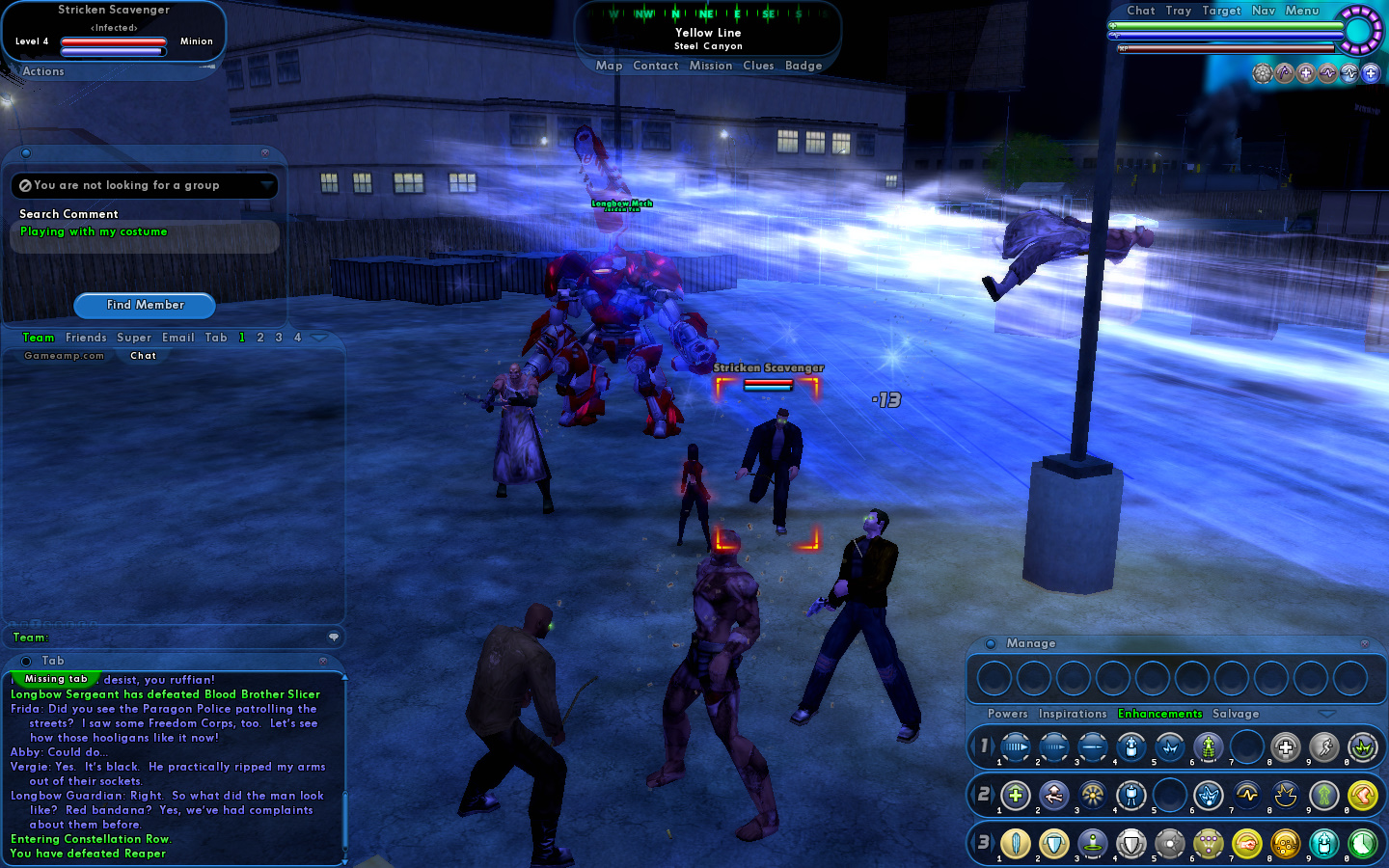
Task: Open the Email tab
Action: (x=178, y=338)
